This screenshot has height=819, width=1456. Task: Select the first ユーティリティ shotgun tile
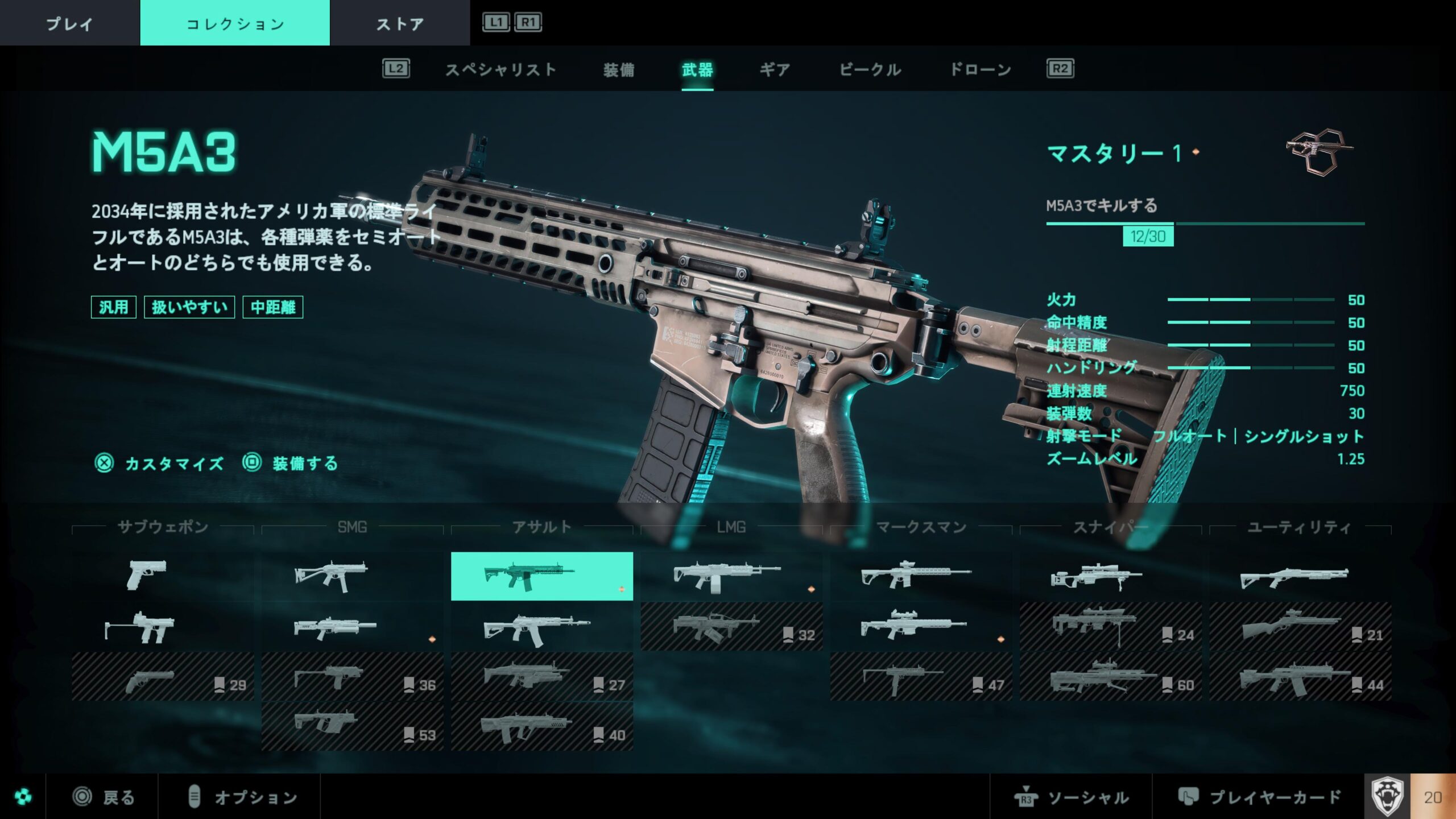coord(1300,576)
